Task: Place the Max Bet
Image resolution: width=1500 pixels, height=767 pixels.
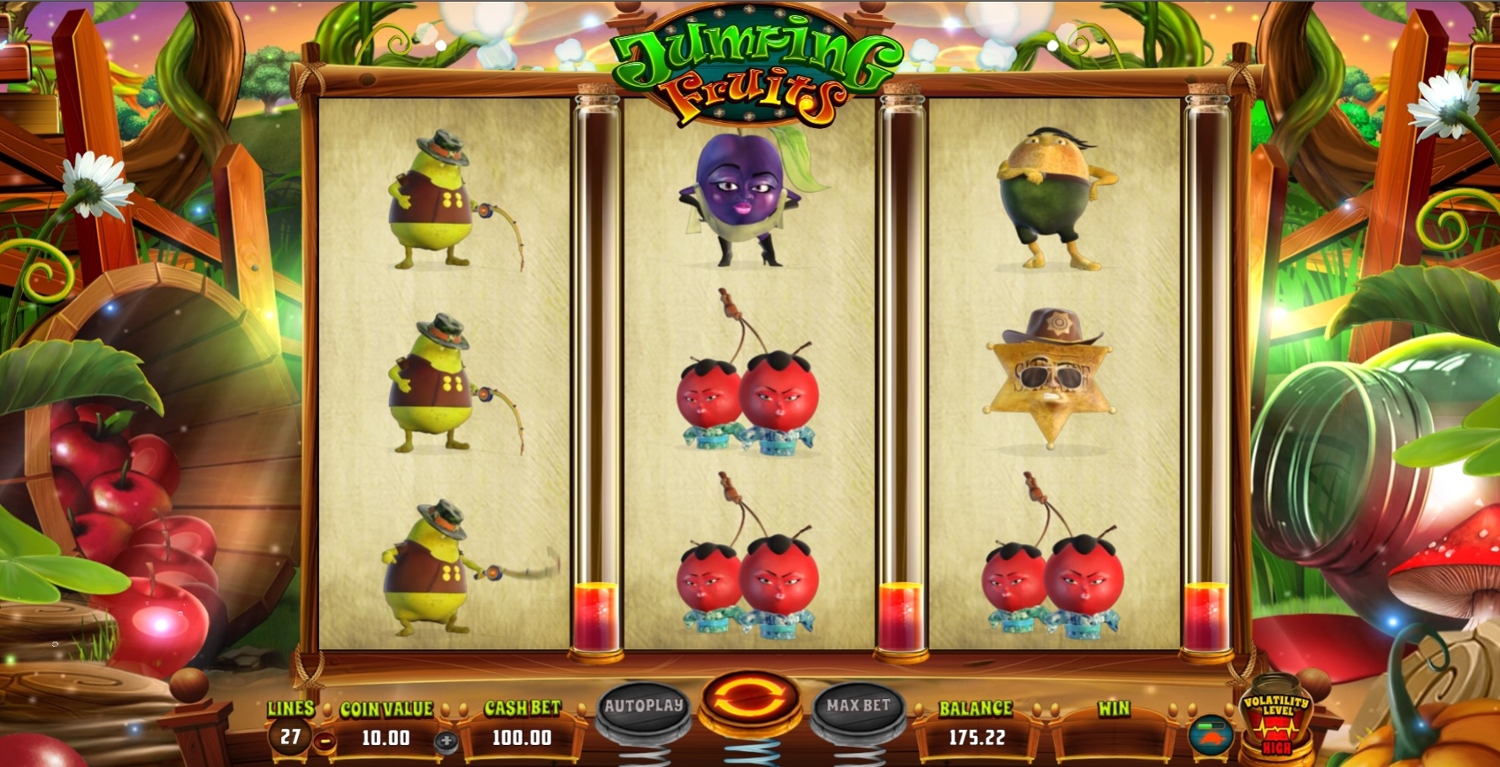Action: pyautogui.click(x=858, y=706)
